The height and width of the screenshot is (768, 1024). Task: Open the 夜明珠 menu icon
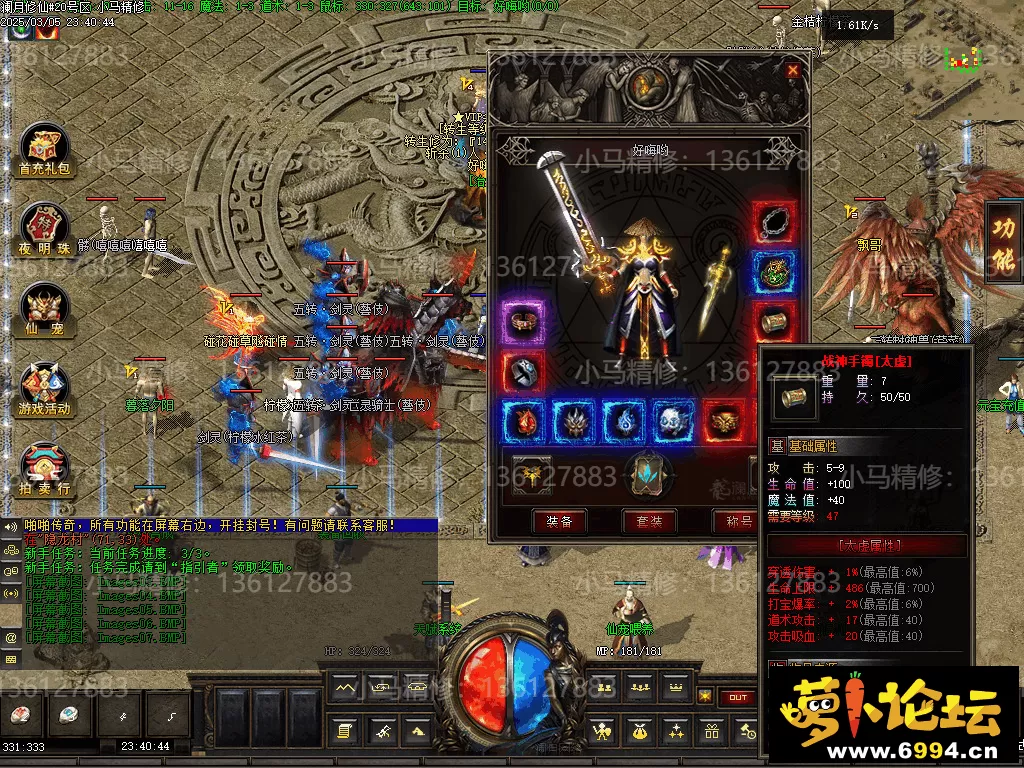44,229
